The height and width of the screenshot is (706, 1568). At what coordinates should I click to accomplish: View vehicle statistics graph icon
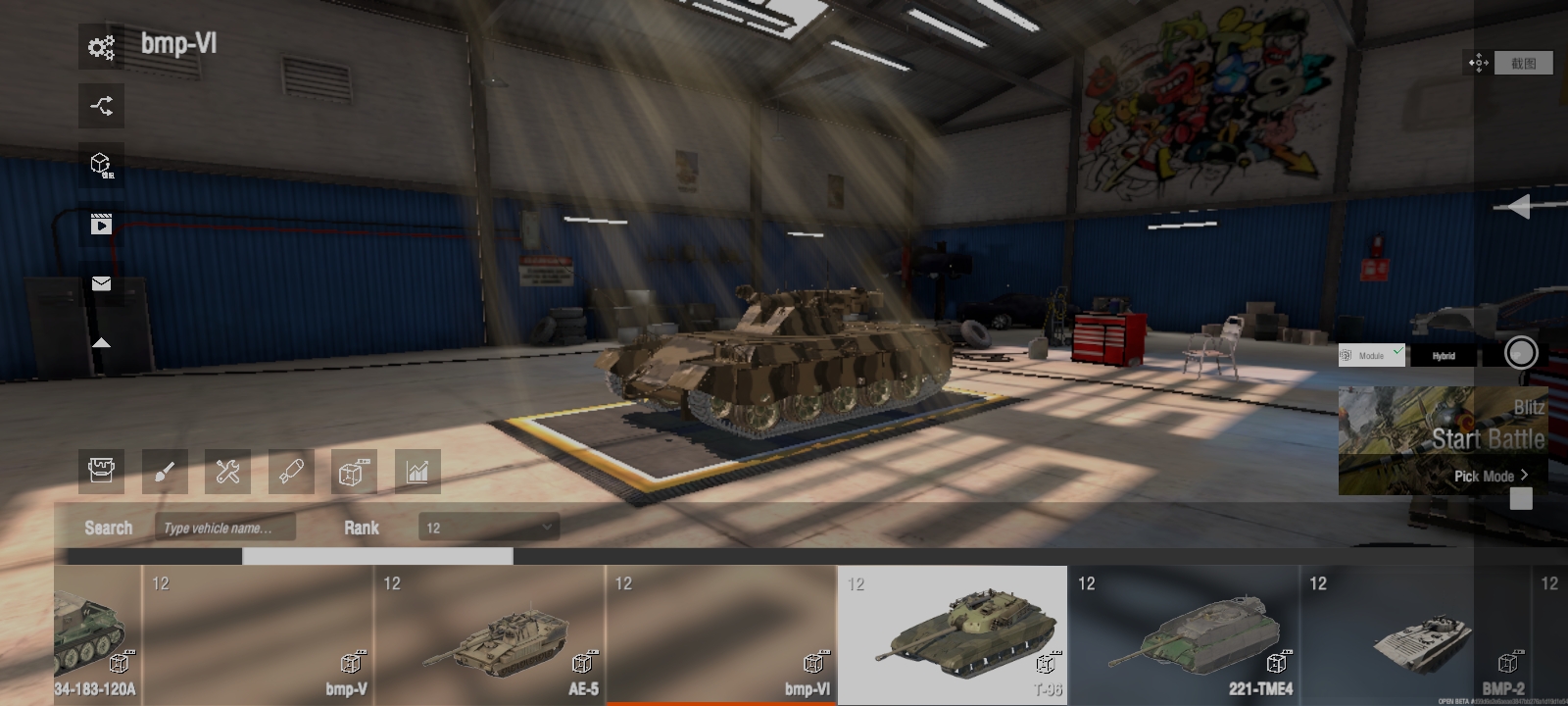click(x=416, y=472)
